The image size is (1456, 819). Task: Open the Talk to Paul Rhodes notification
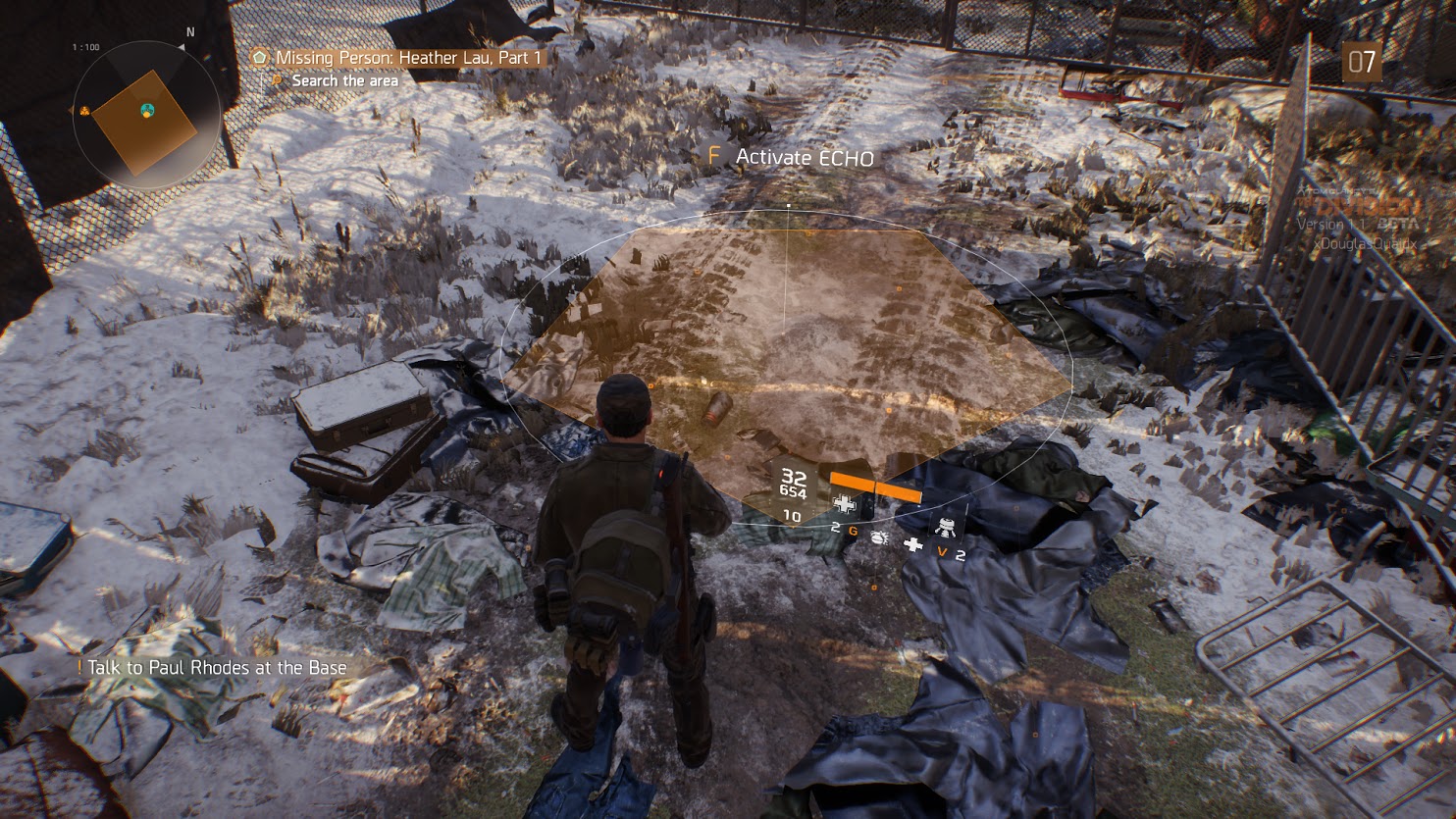[x=216, y=668]
